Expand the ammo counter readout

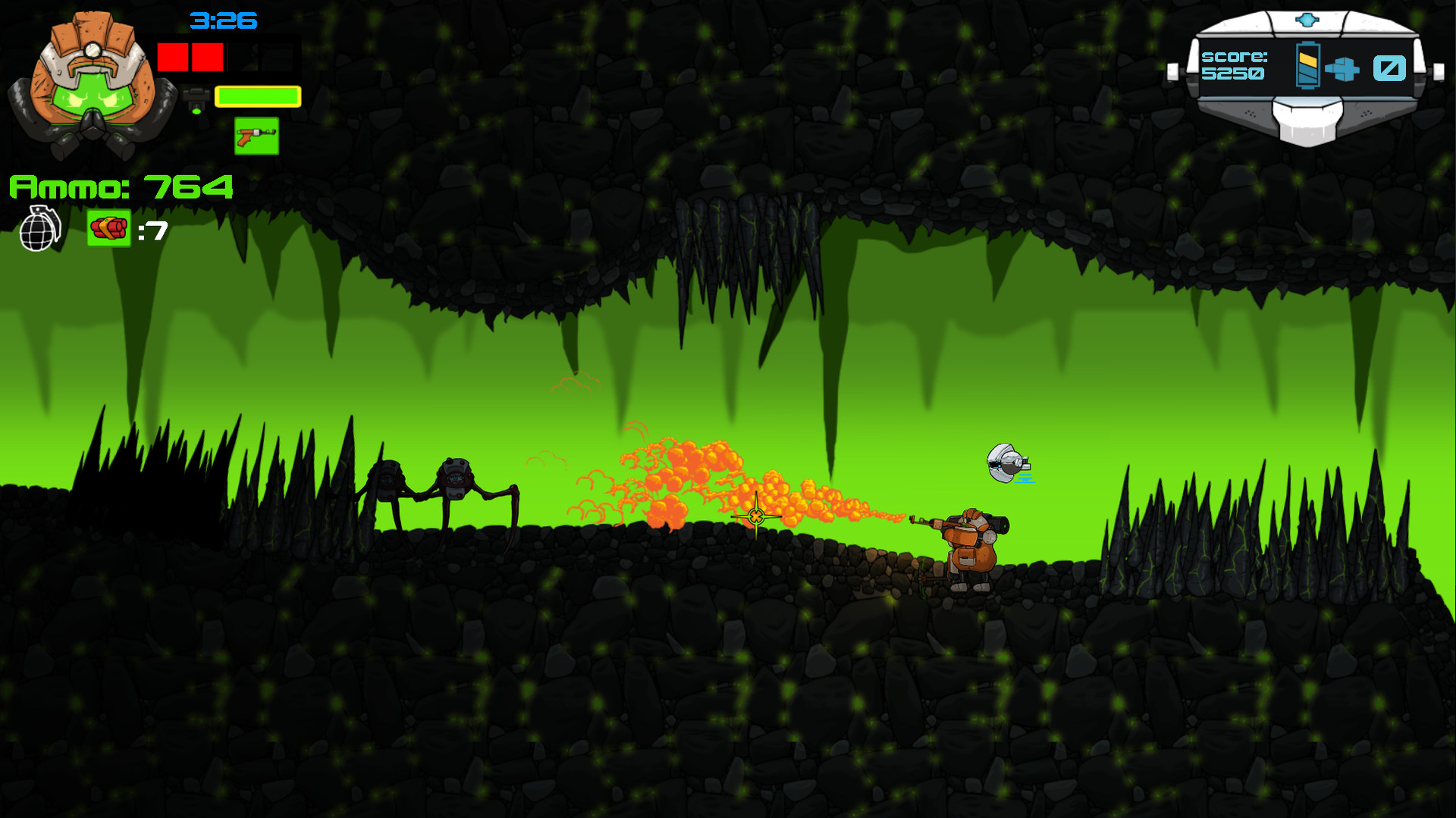[120, 185]
